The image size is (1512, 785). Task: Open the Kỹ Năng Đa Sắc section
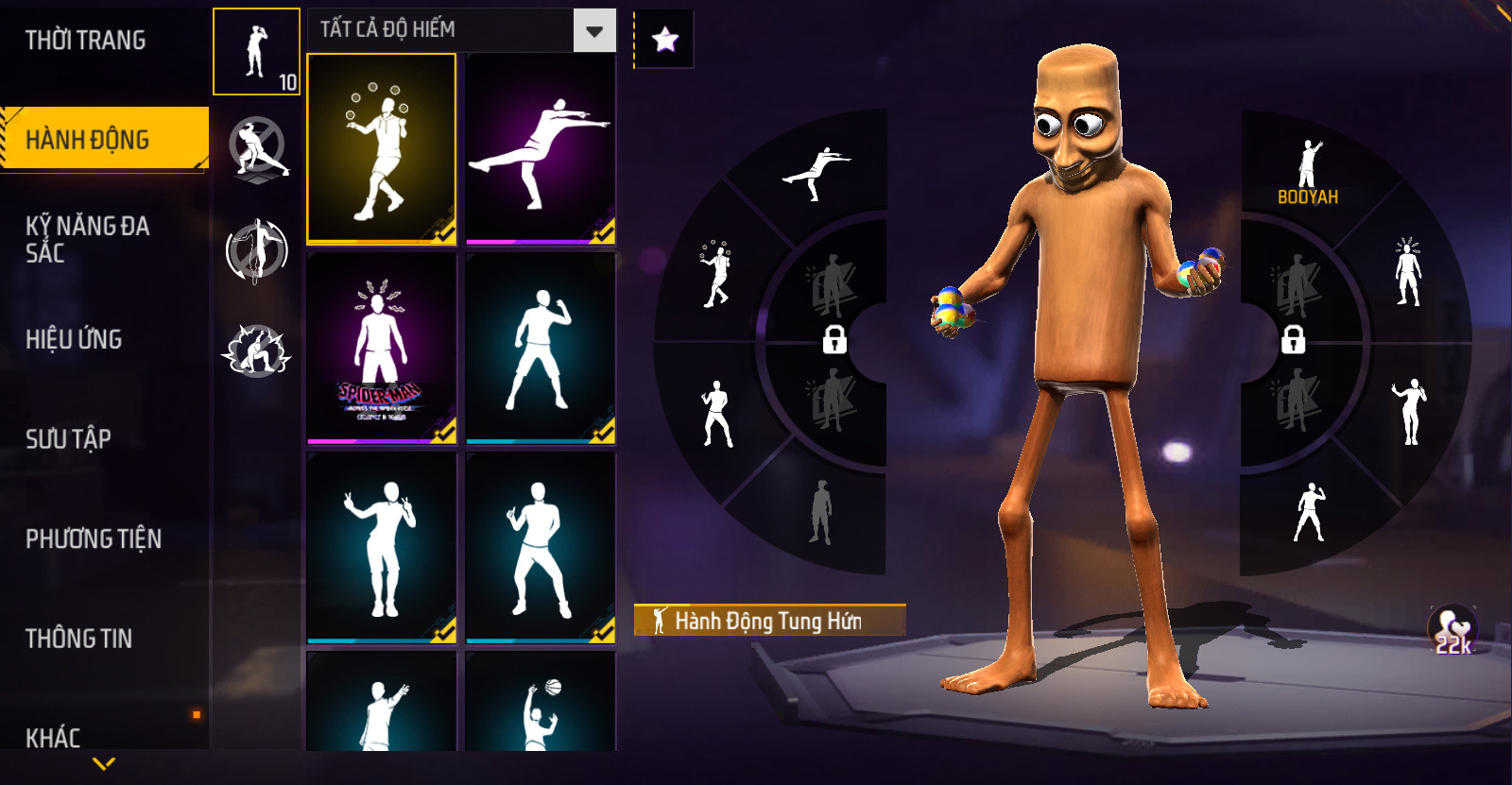click(87, 239)
